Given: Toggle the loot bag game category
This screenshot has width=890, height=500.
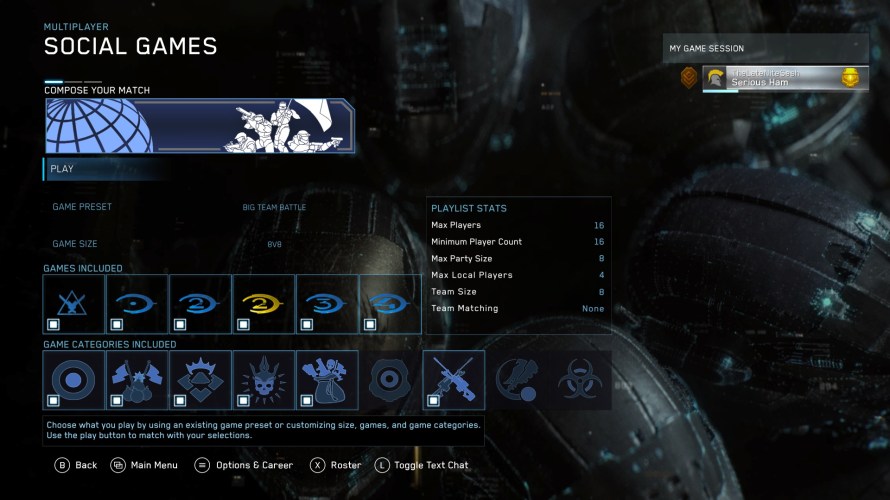Looking at the screenshot, I should click(327, 380).
